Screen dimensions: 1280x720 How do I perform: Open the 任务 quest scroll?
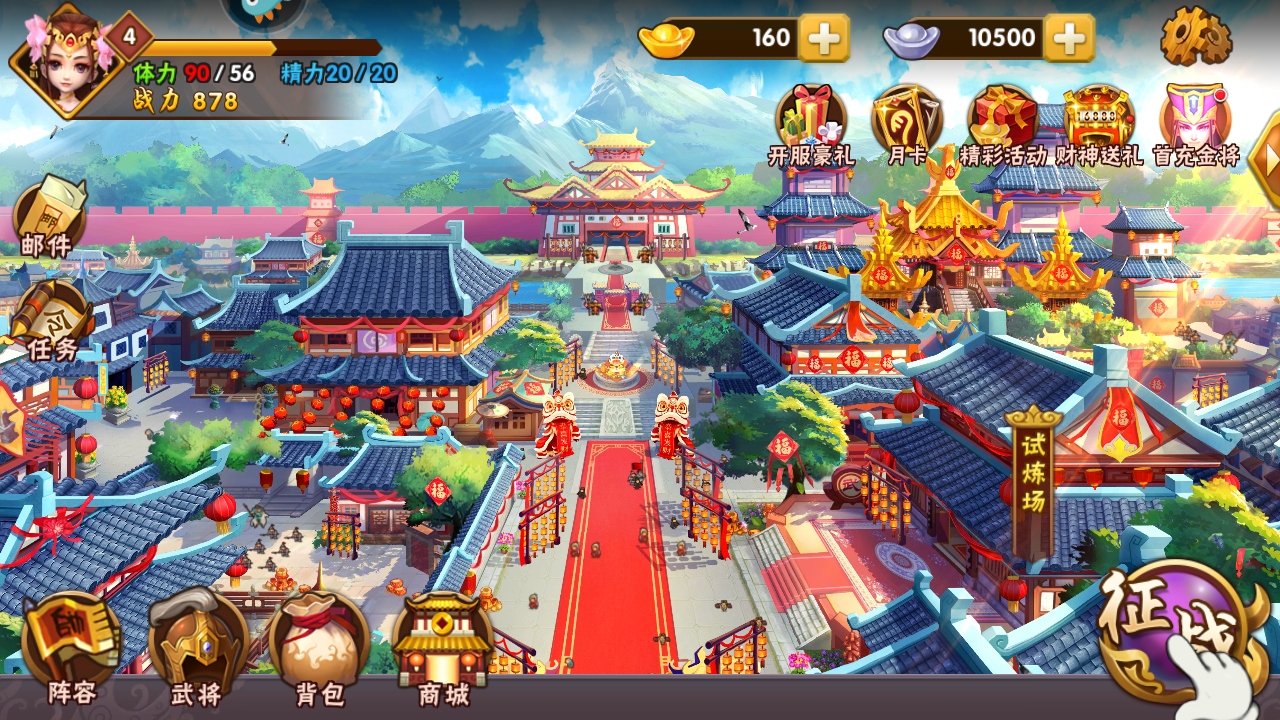52,320
